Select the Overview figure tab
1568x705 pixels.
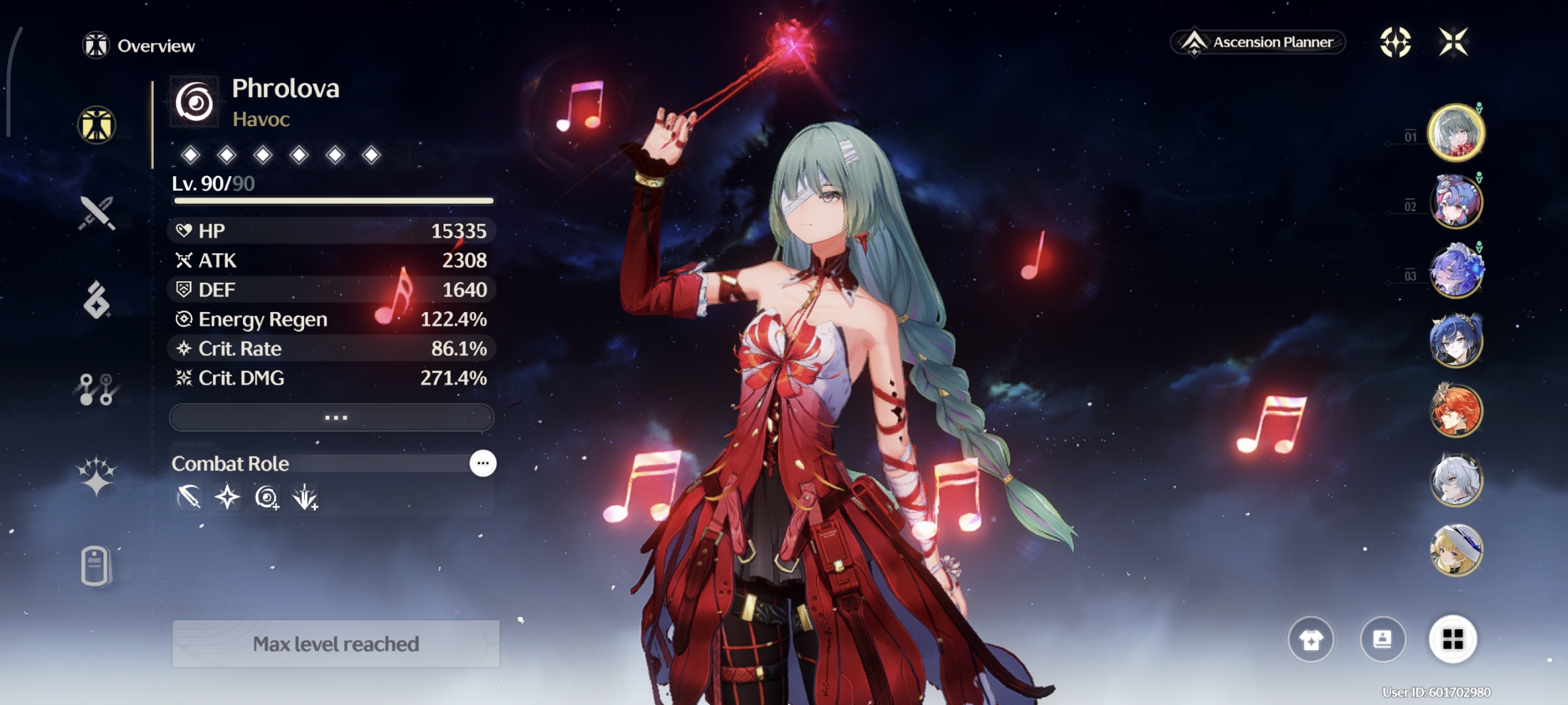click(97, 125)
